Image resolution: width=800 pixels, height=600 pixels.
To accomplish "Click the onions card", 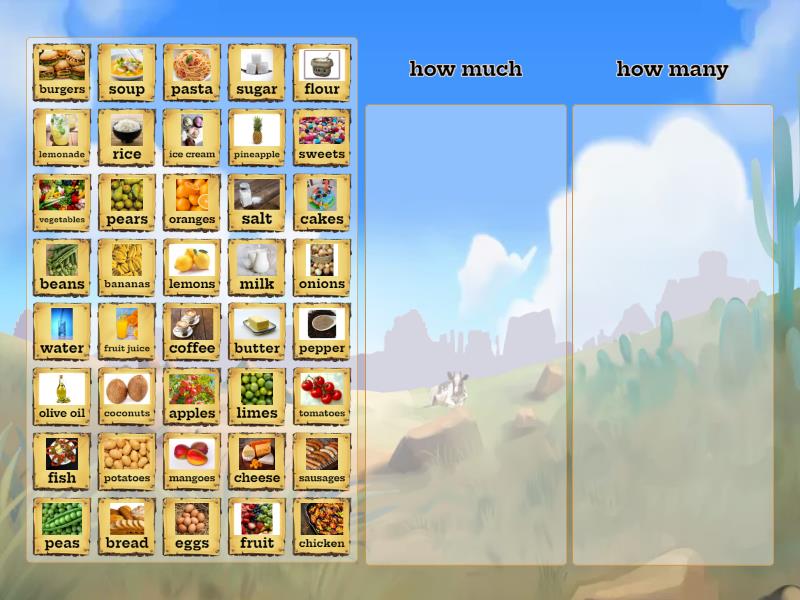I will 322,267.
